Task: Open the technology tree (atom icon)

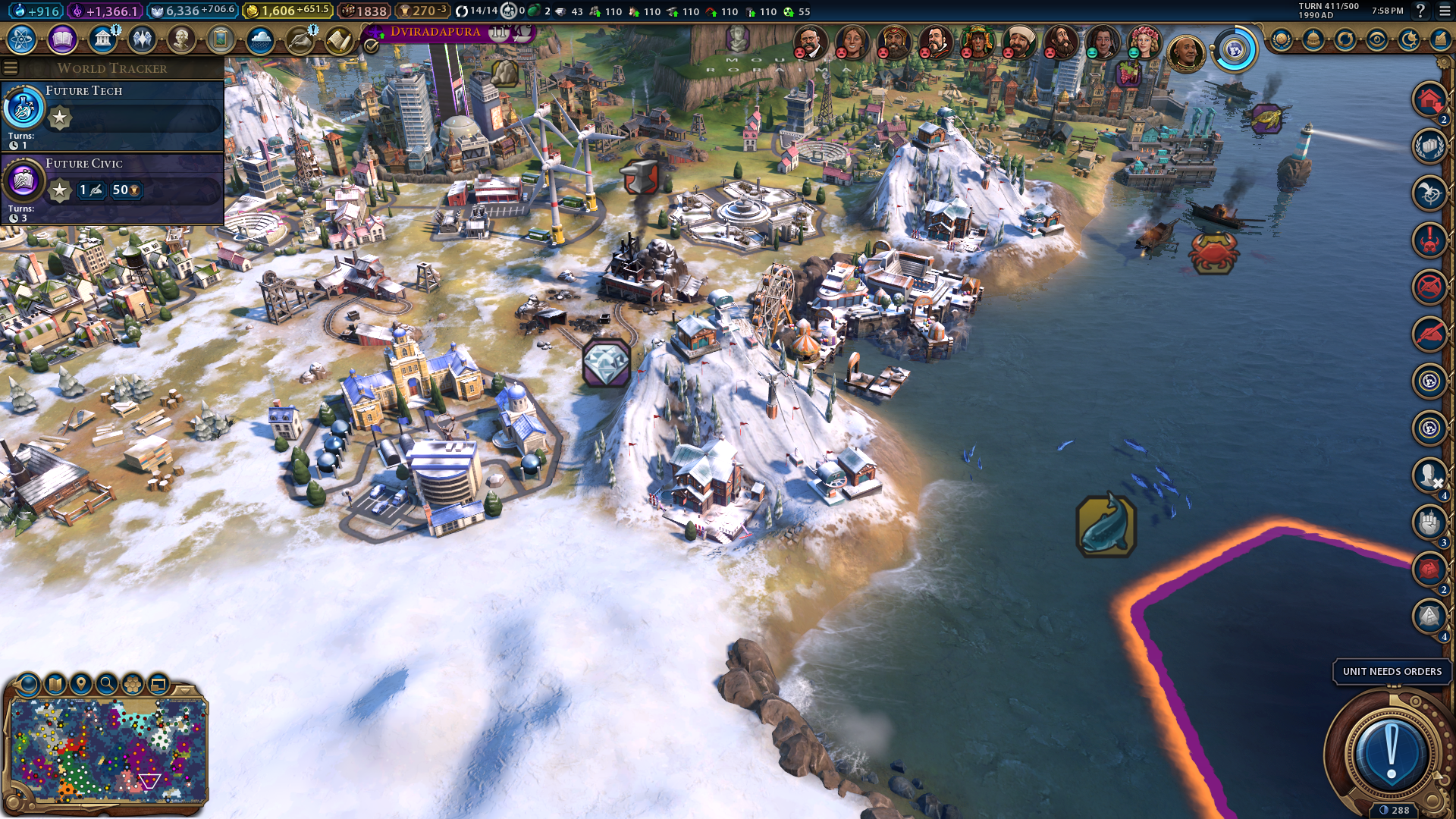Action: click(22, 39)
